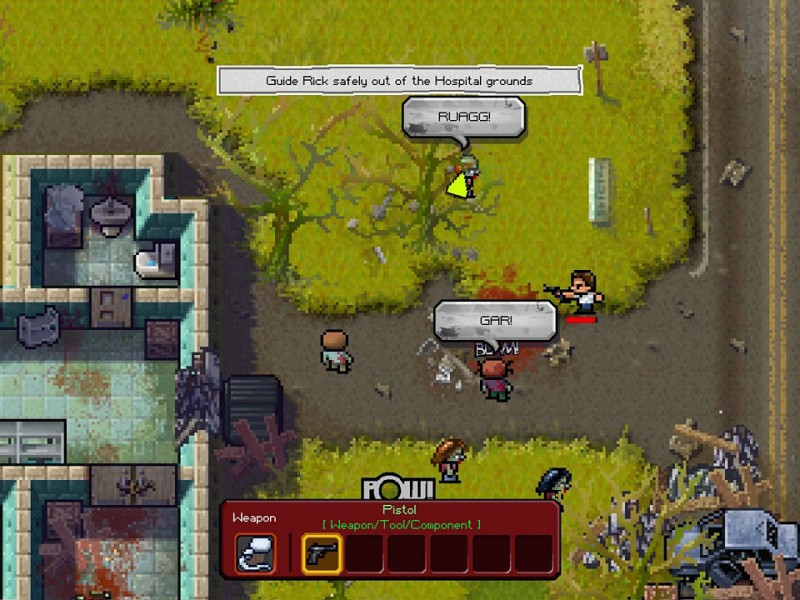
Task: Select the Pistol inventory slot
Action: coord(321,553)
